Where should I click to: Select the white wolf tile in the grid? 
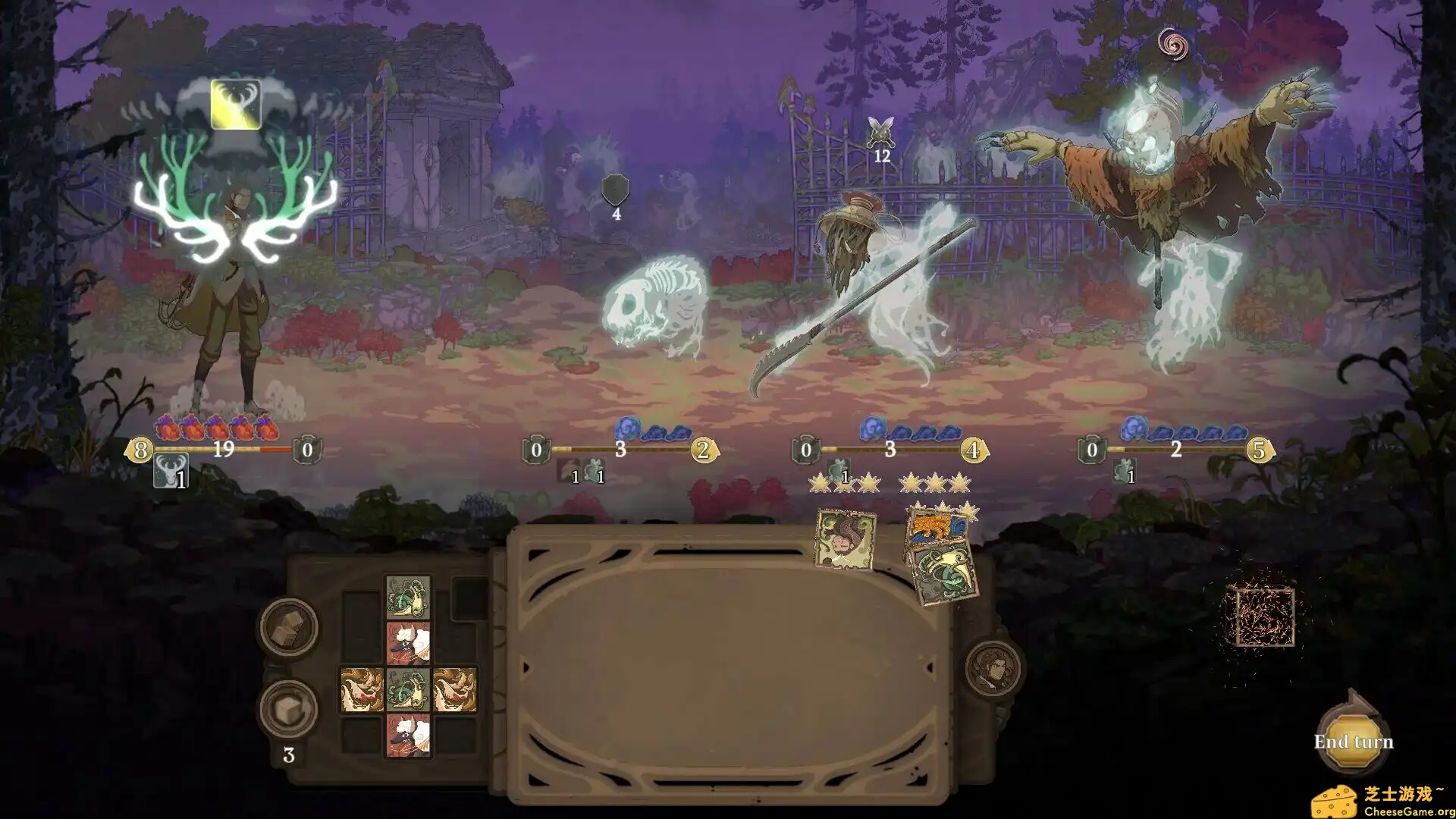(x=409, y=643)
